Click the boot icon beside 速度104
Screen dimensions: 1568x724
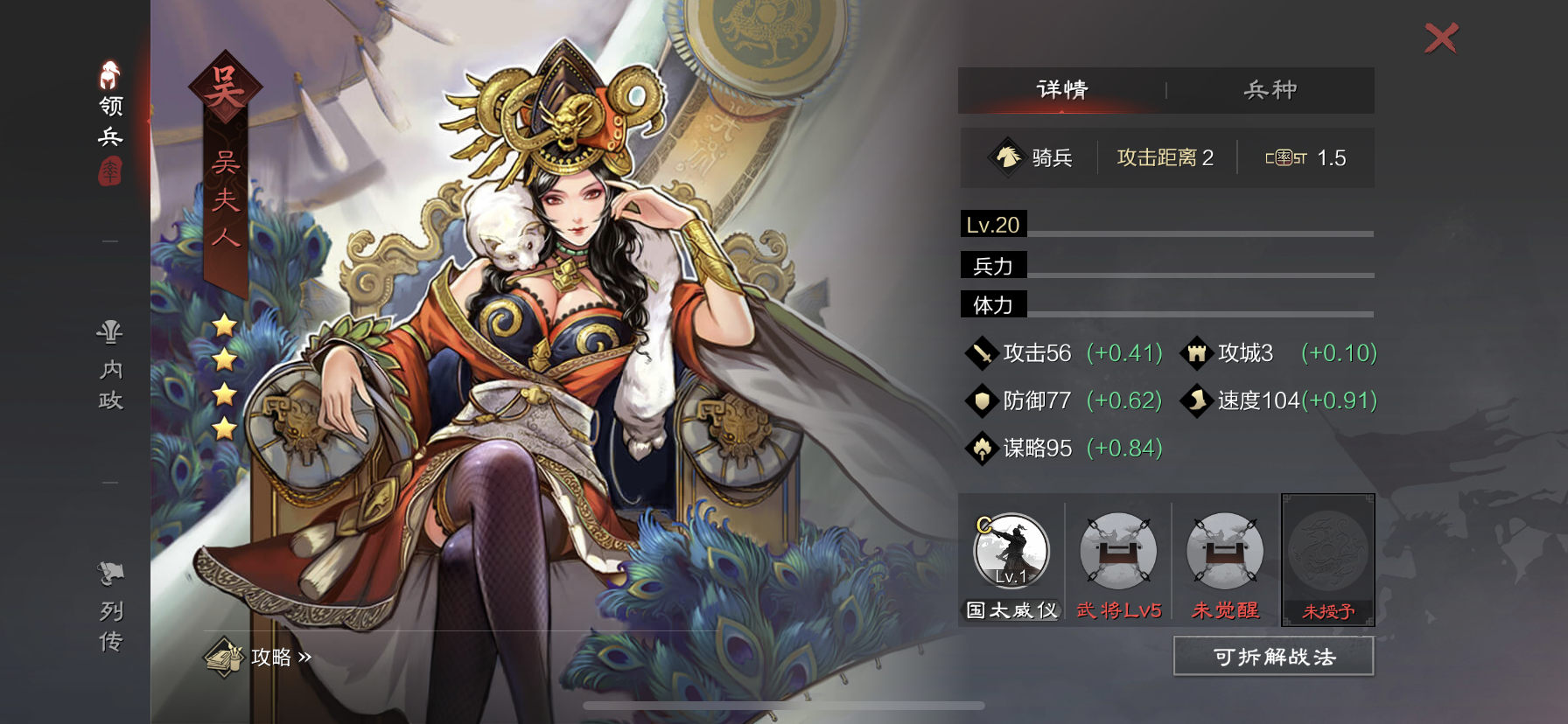click(x=1195, y=400)
